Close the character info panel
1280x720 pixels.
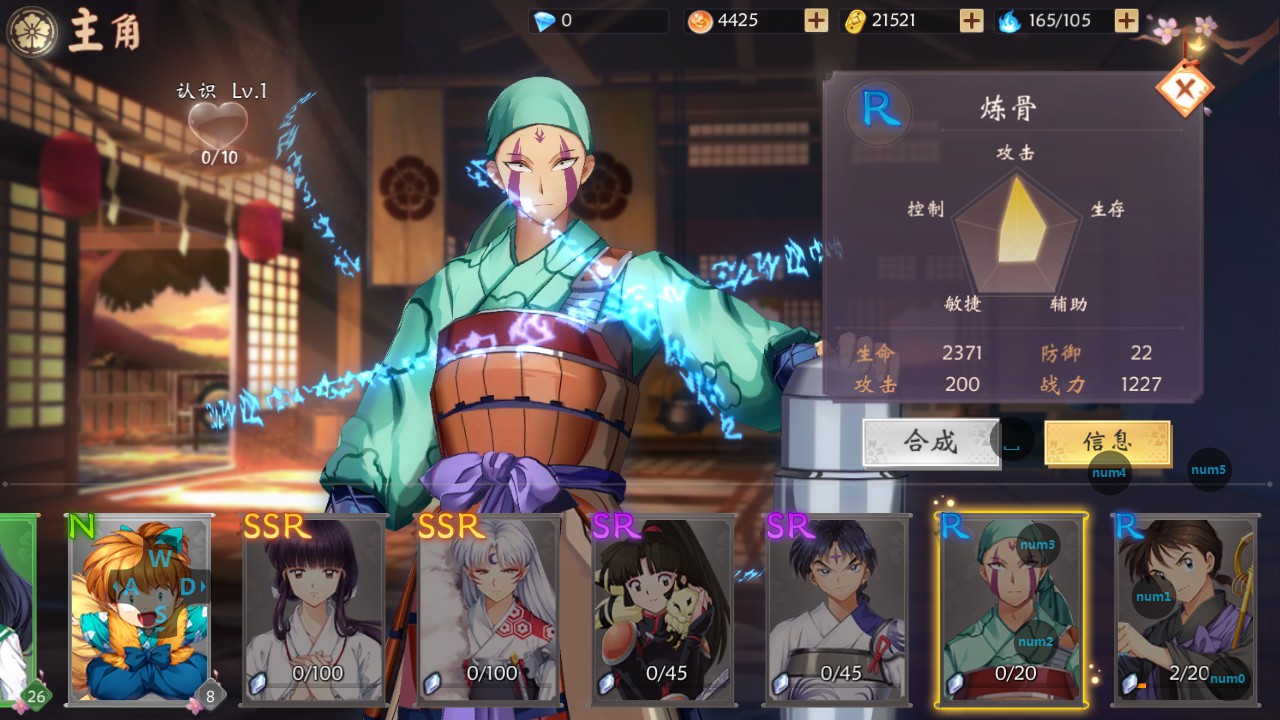pos(1185,90)
